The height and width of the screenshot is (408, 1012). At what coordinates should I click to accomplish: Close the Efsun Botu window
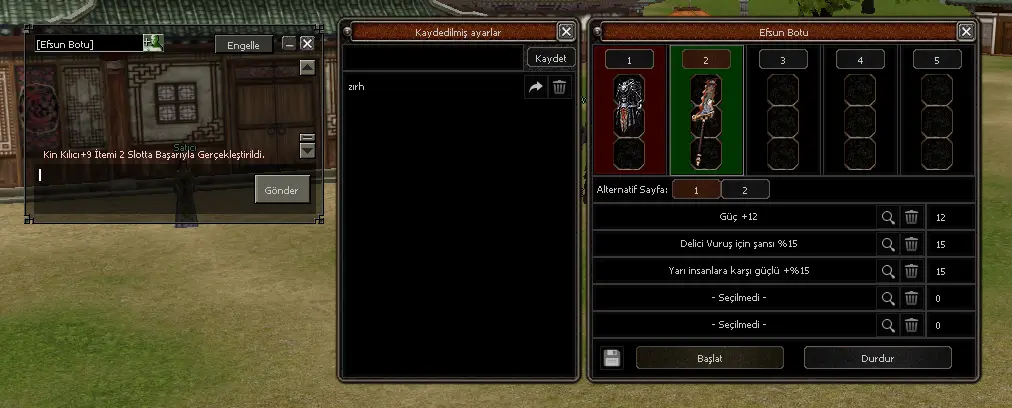point(966,31)
